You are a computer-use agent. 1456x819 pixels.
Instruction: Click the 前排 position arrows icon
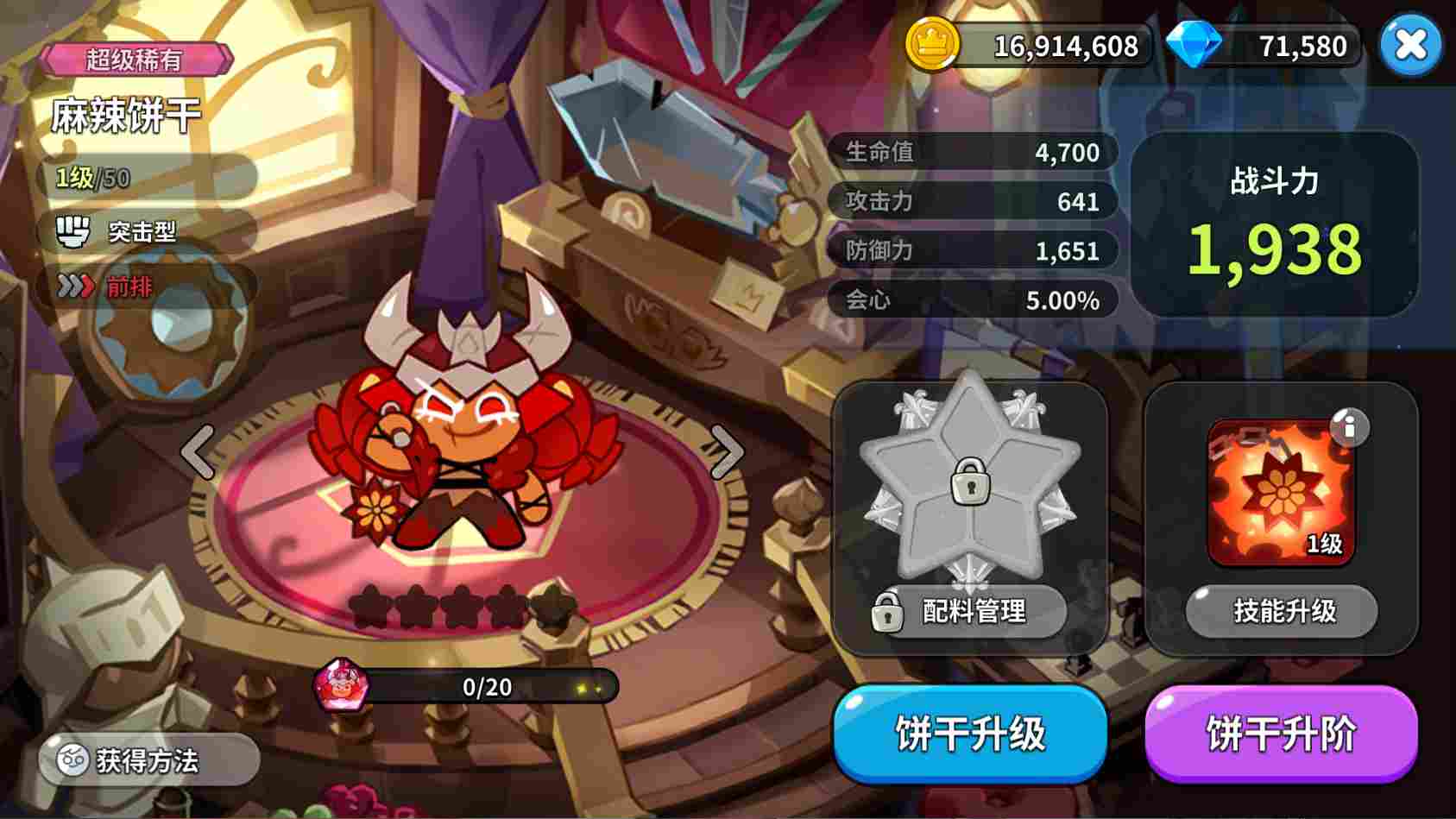(78, 285)
